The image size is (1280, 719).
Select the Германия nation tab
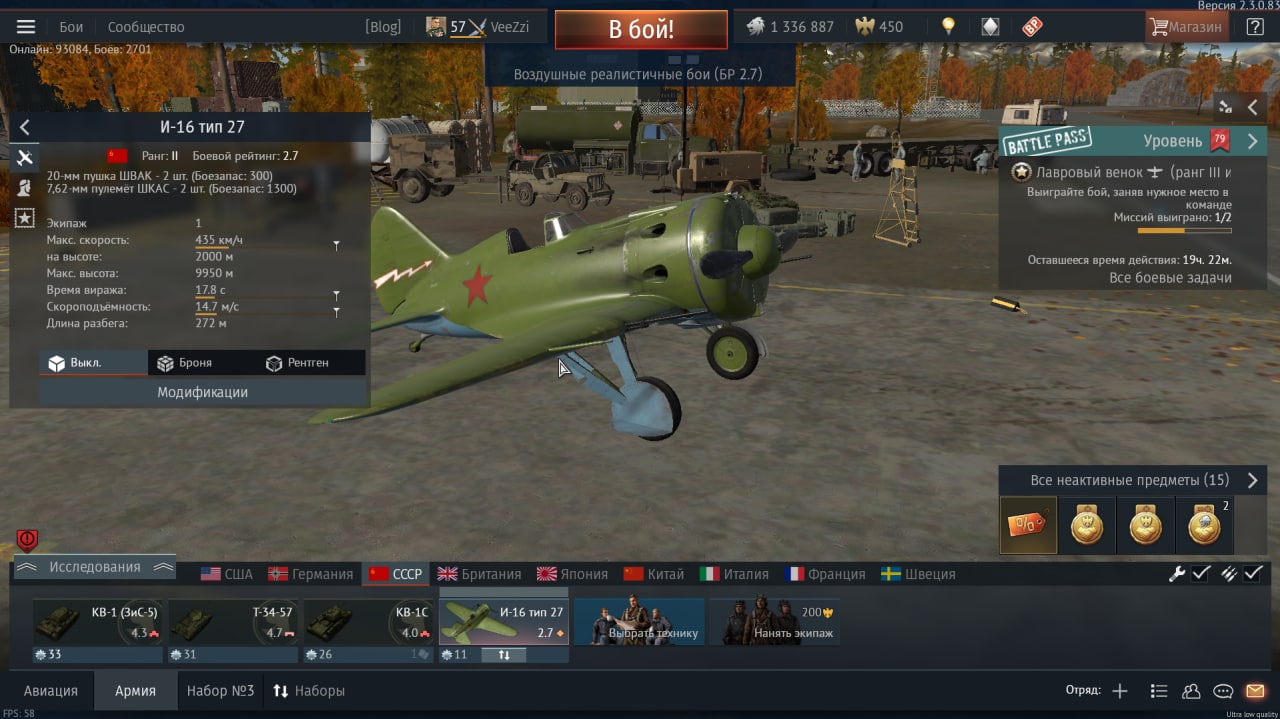click(x=310, y=574)
